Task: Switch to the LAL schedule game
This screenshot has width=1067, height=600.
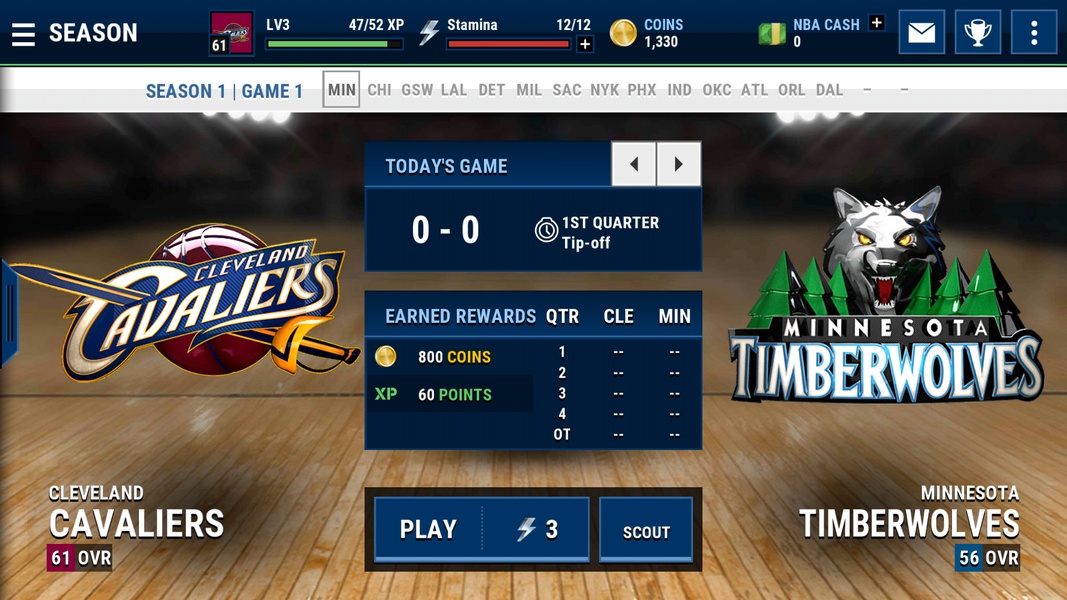Action: [x=454, y=90]
